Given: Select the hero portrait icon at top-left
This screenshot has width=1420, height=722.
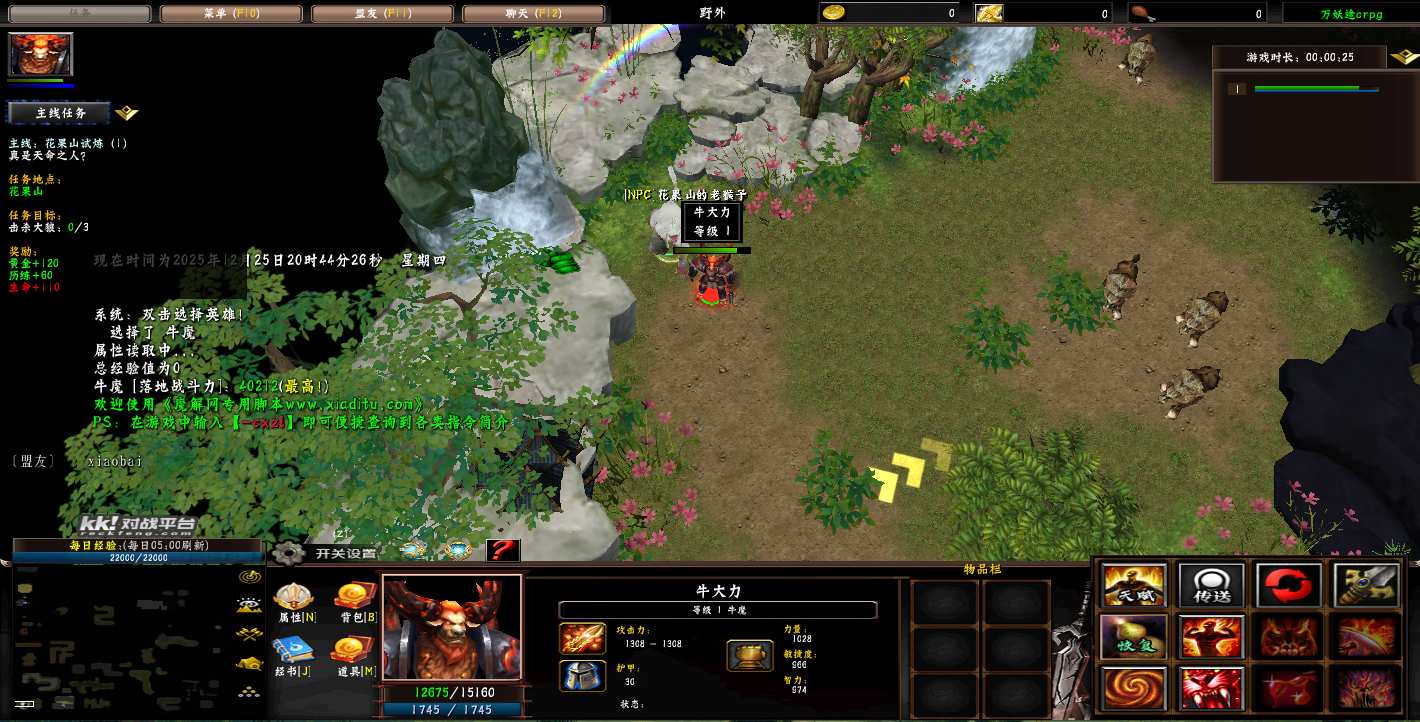Looking at the screenshot, I should coord(41,54).
